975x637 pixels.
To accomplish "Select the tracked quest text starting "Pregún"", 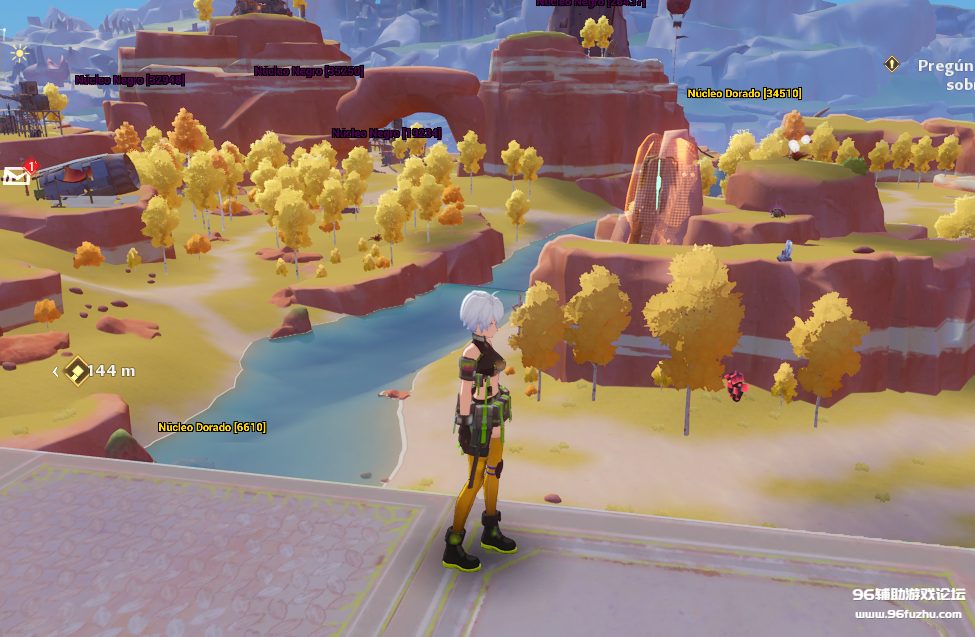I will point(945,74).
